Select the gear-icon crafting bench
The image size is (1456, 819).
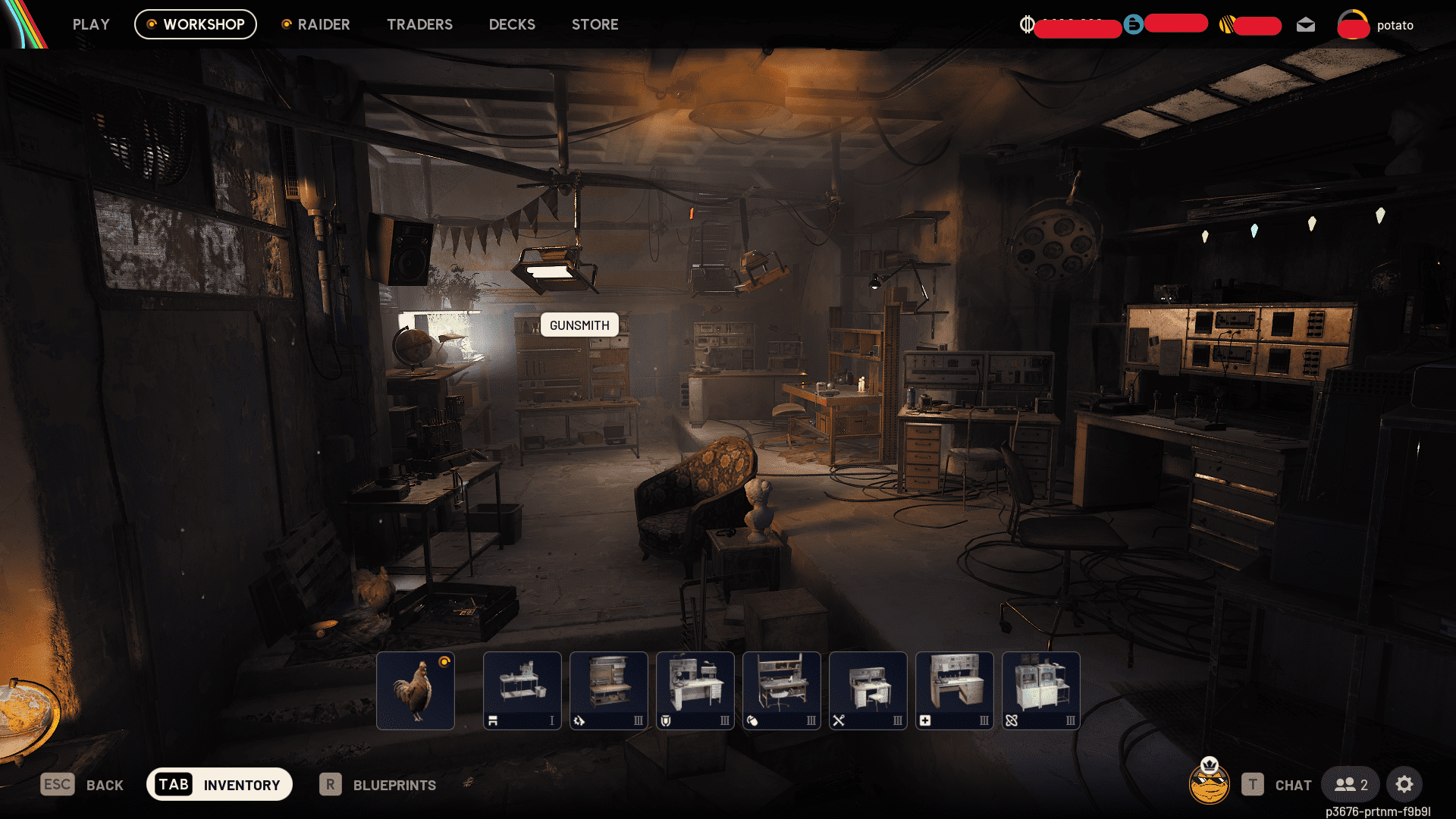[608, 690]
